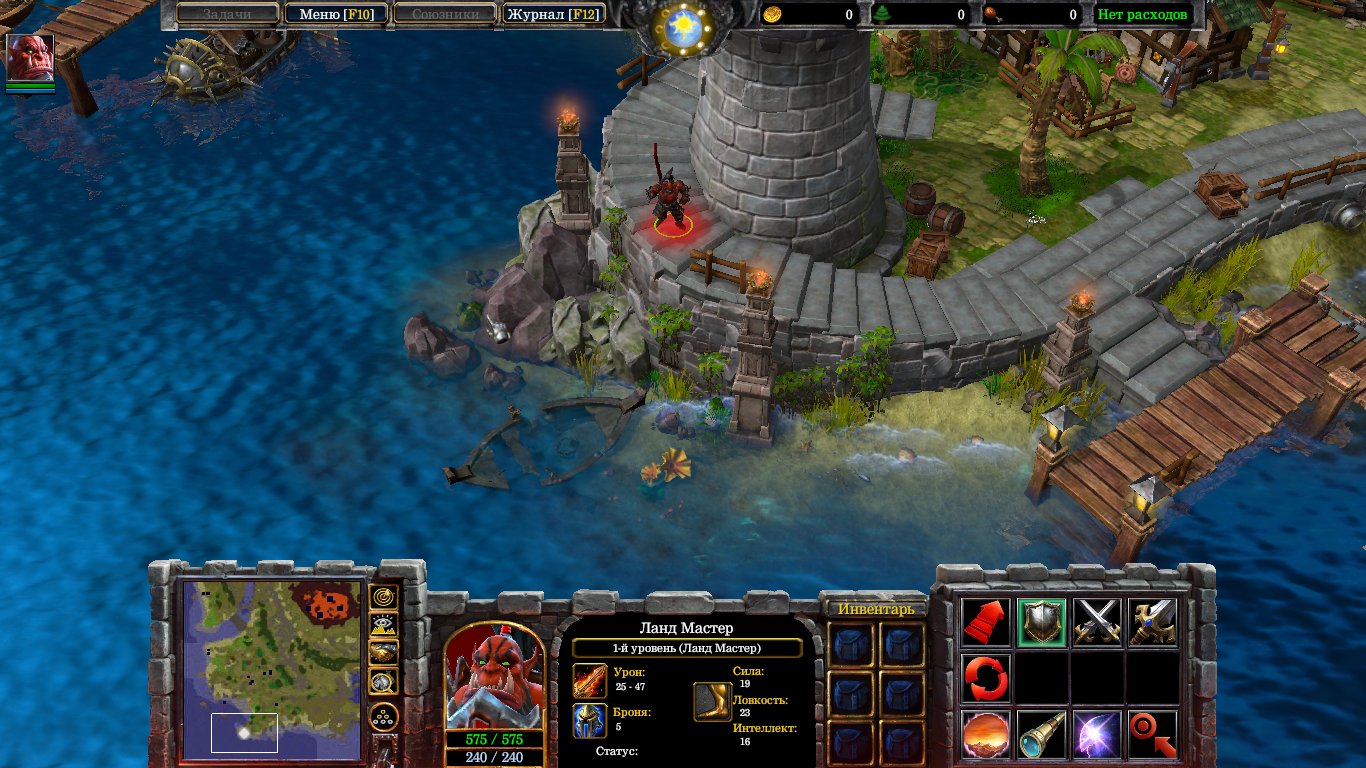Click the Ланд Мастер hero portrait
The width and height of the screenshot is (1366, 768).
tap(494, 677)
